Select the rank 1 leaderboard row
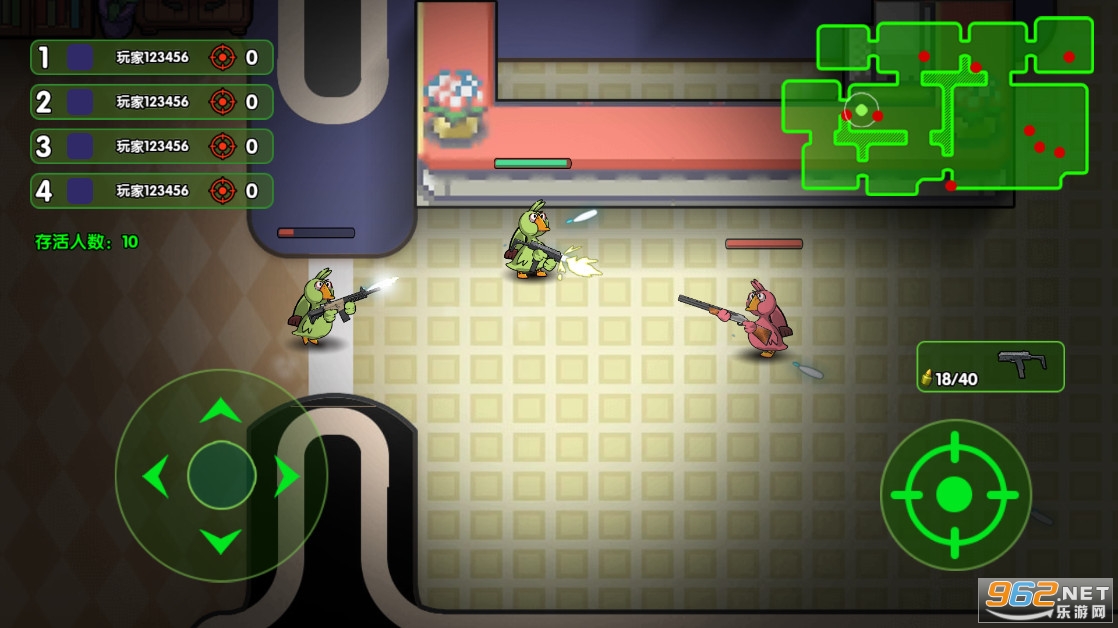The height and width of the screenshot is (628, 1118). point(152,57)
